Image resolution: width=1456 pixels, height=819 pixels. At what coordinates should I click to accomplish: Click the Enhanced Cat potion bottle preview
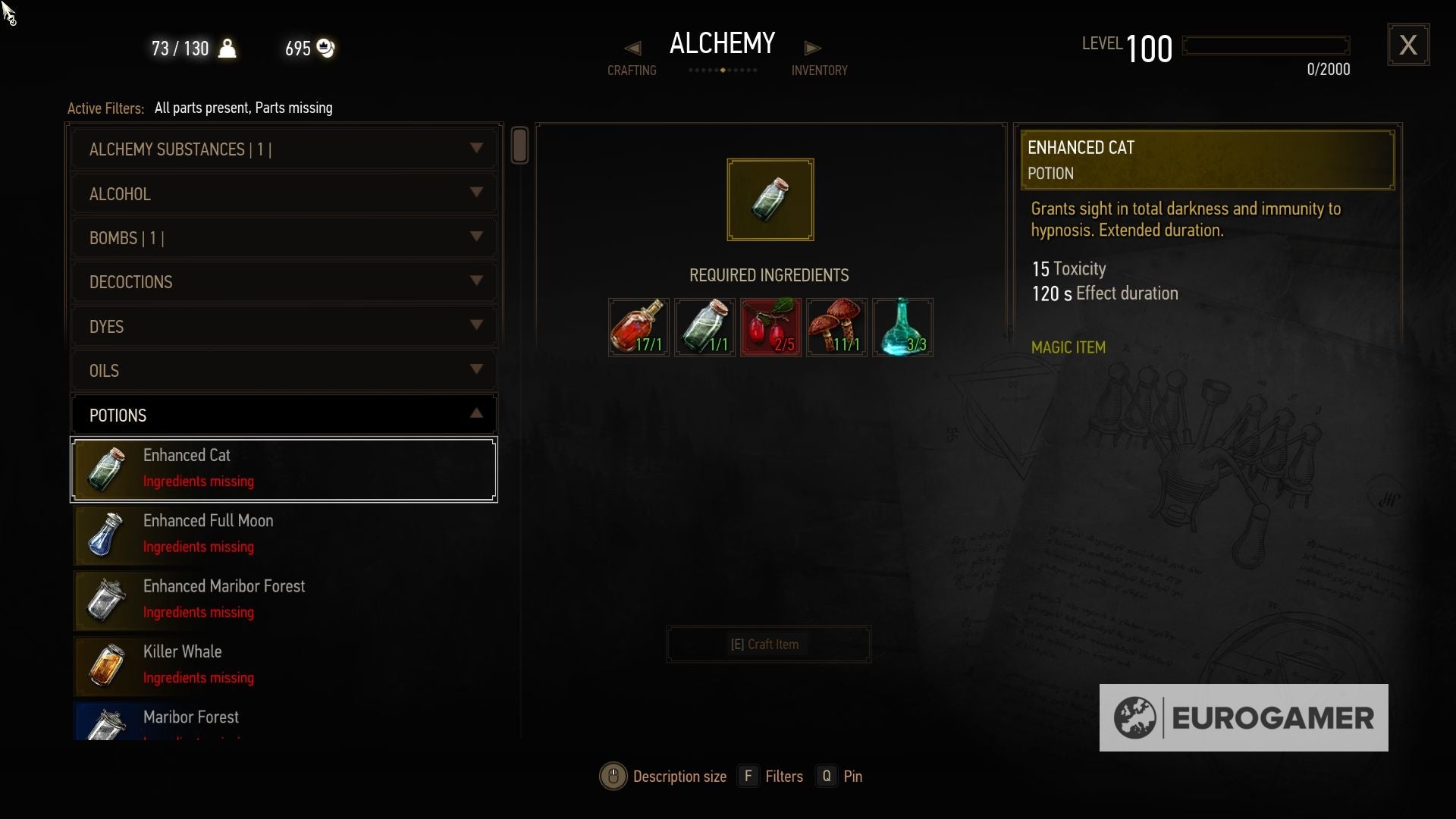tap(770, 199)
